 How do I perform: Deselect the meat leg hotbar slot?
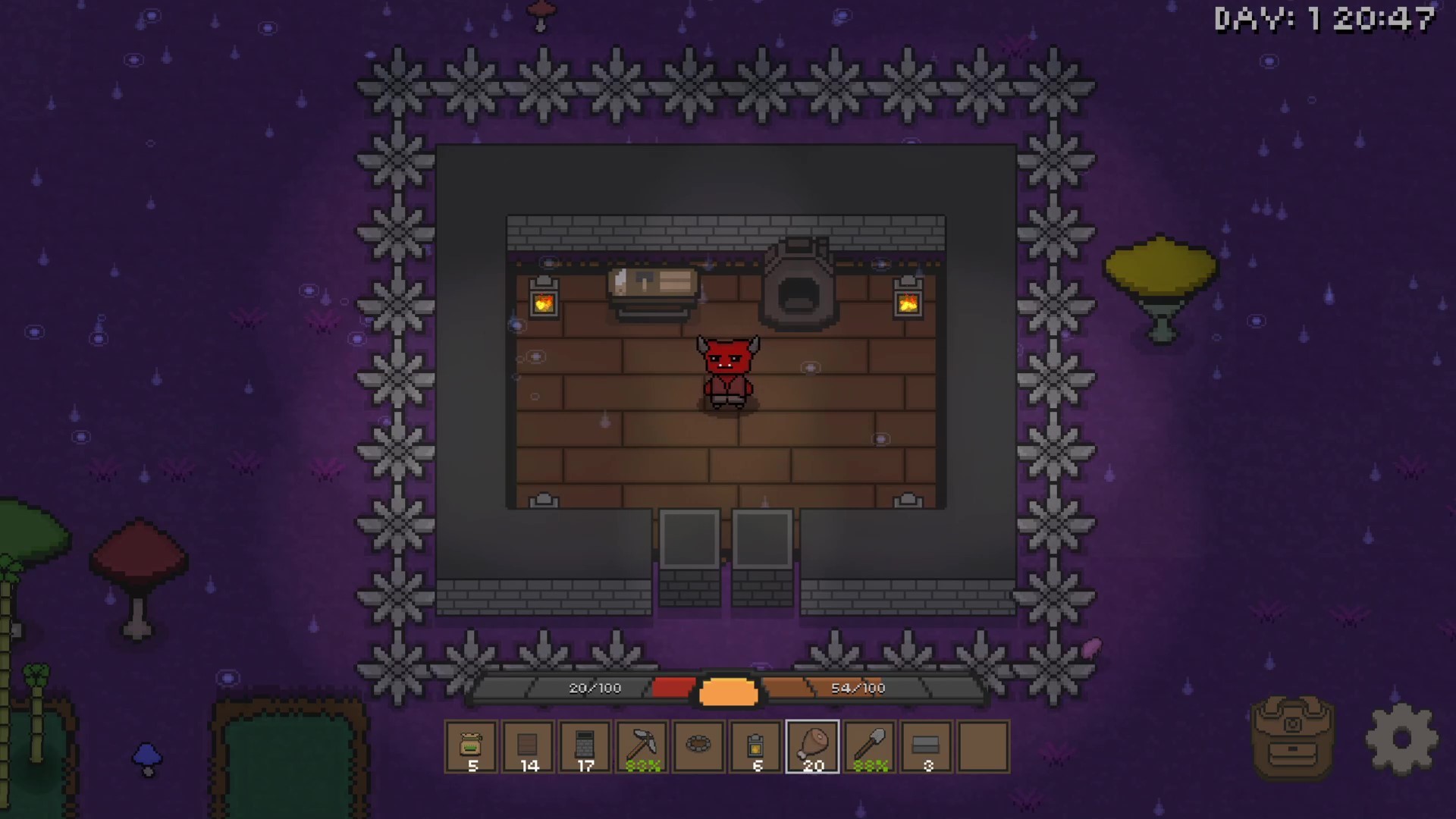tap(812, 747)
